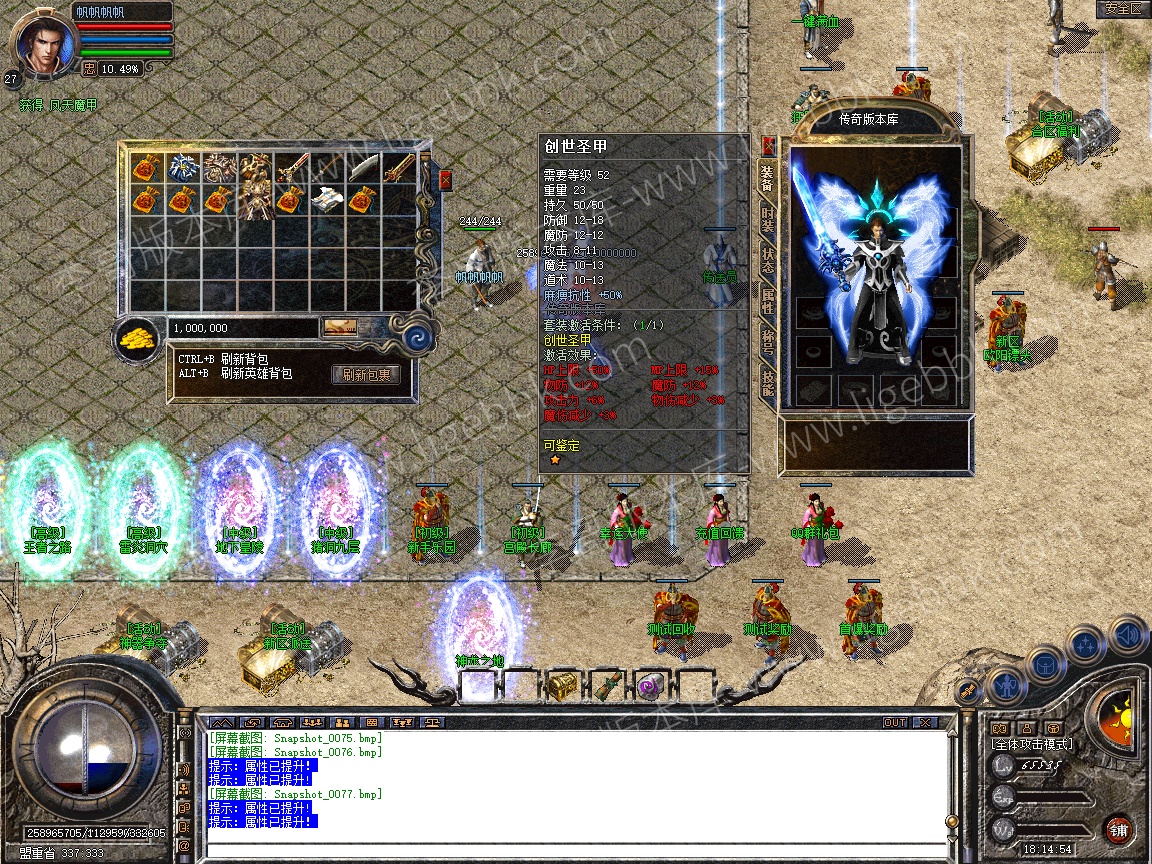Select the blue gift bundle in the bag
The width and height of the screenshot is (1152, 864).
(x=184, y=167)
